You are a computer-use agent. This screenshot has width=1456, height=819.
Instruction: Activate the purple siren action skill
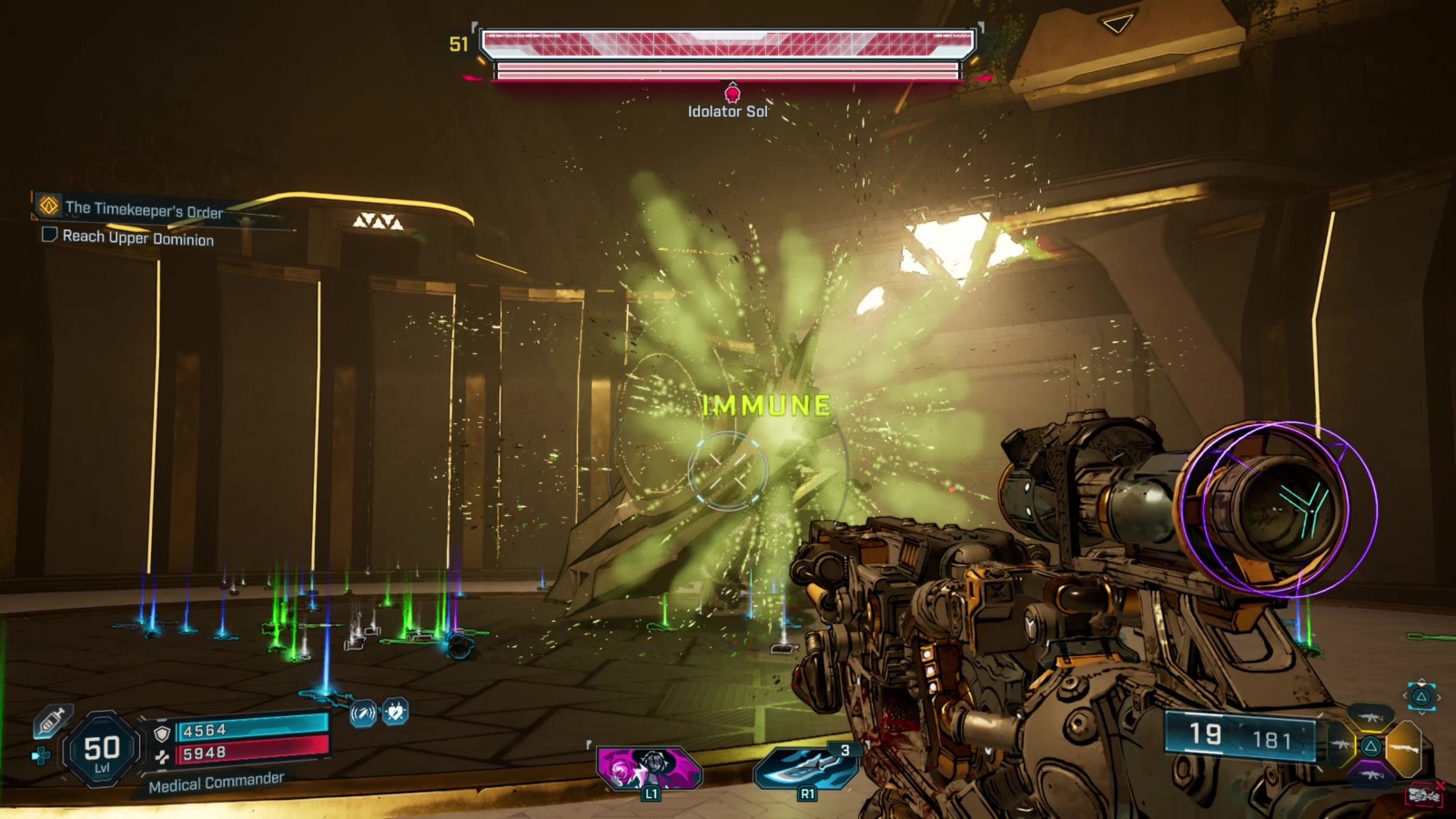(x=649, y=768)
